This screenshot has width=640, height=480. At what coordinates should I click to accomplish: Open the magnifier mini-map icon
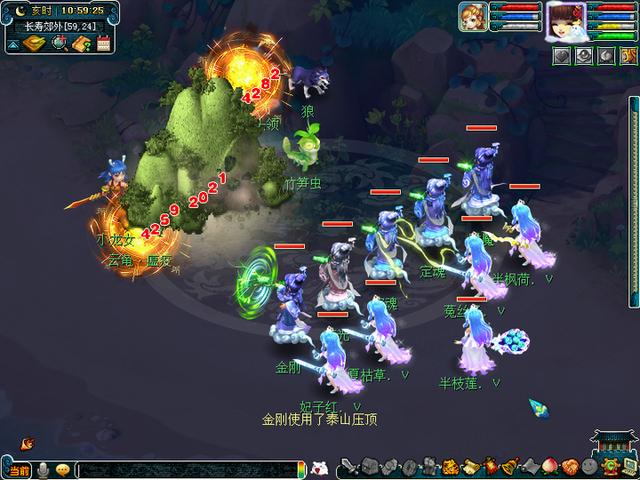click(59, 43)
